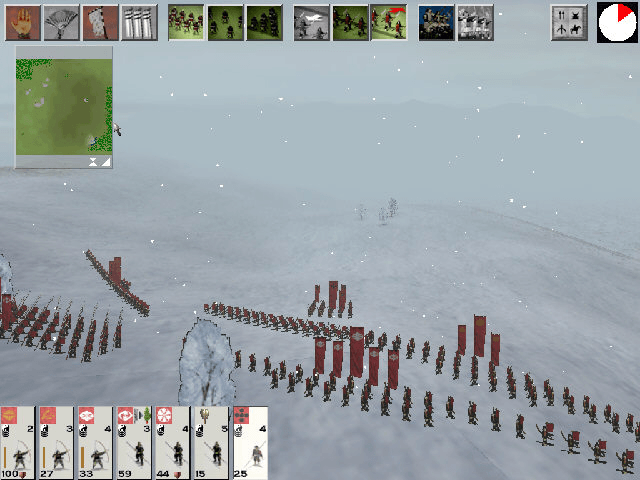Choose the archer unit card with 33 men
This screenshot has height=480, width=640.
95,442
